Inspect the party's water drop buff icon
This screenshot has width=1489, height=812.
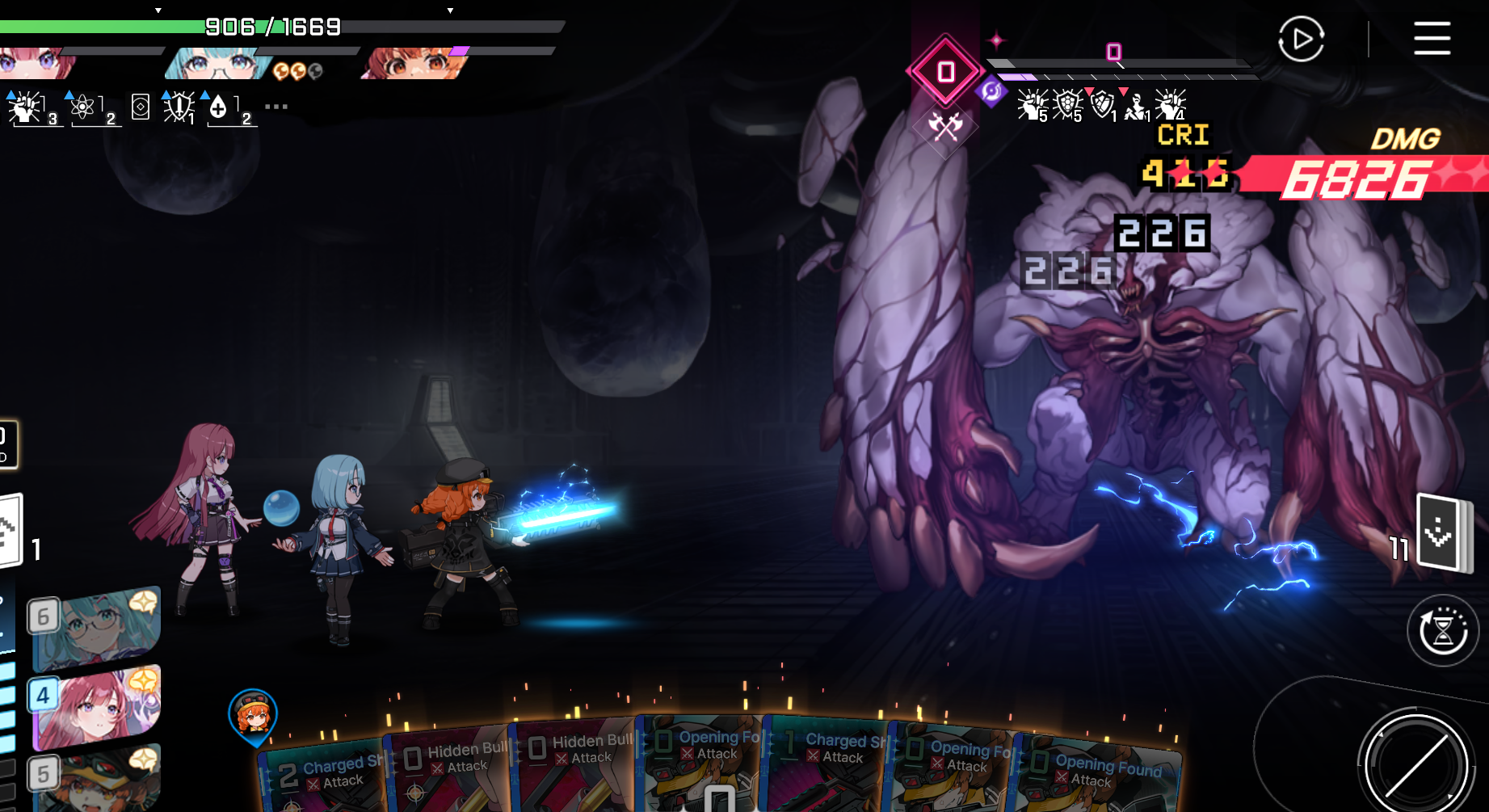(218, 107)
